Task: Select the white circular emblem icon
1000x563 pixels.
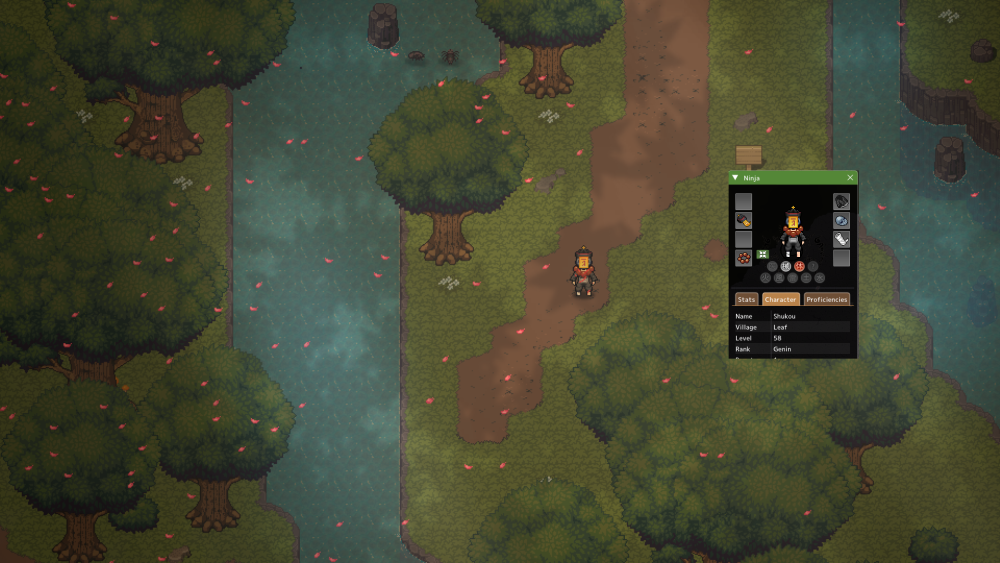Action: (x=785, y=266)
